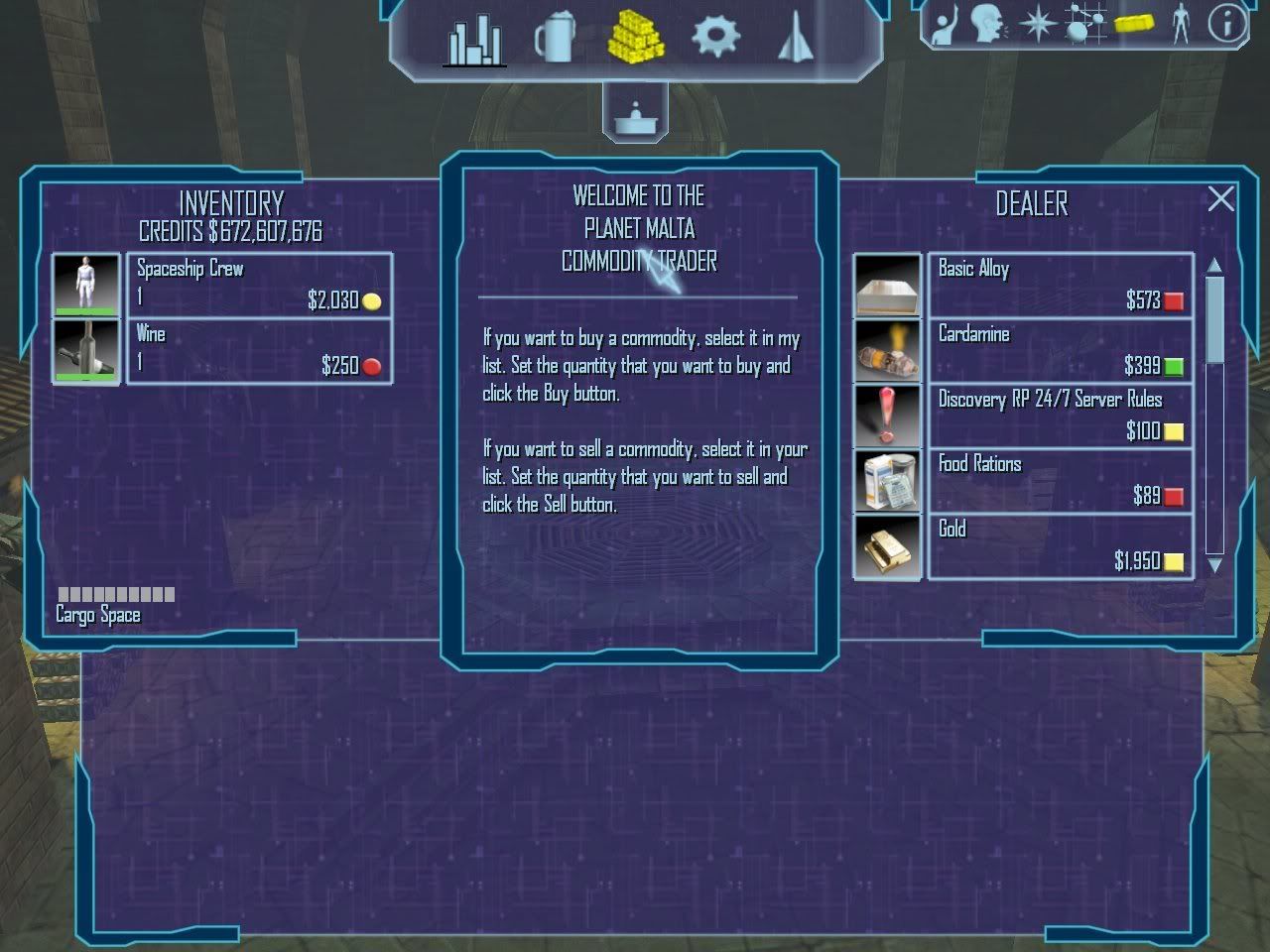The height and width of the screenshot is (952, 1270).
Task: Click the dealer list scroll-down arrow
Action: (1214, 565)
